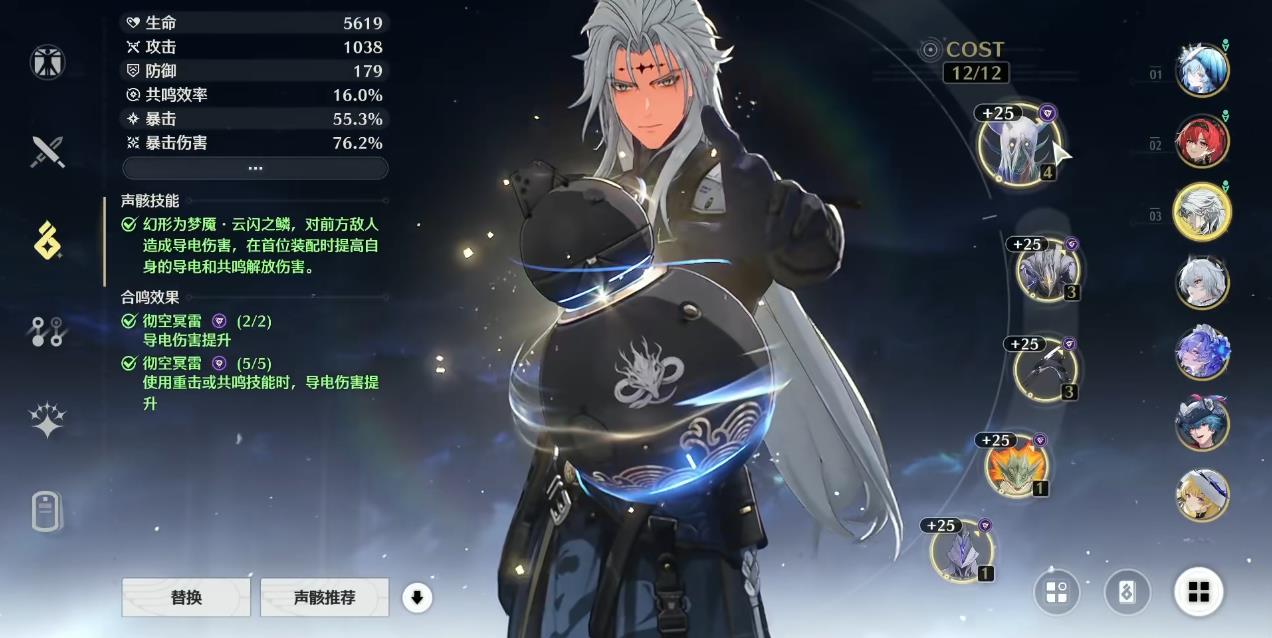This screenshot has width=1272, height=638.
Task: Select the orange and green cost 1 echo
Action: click(x=1017, y=465)
